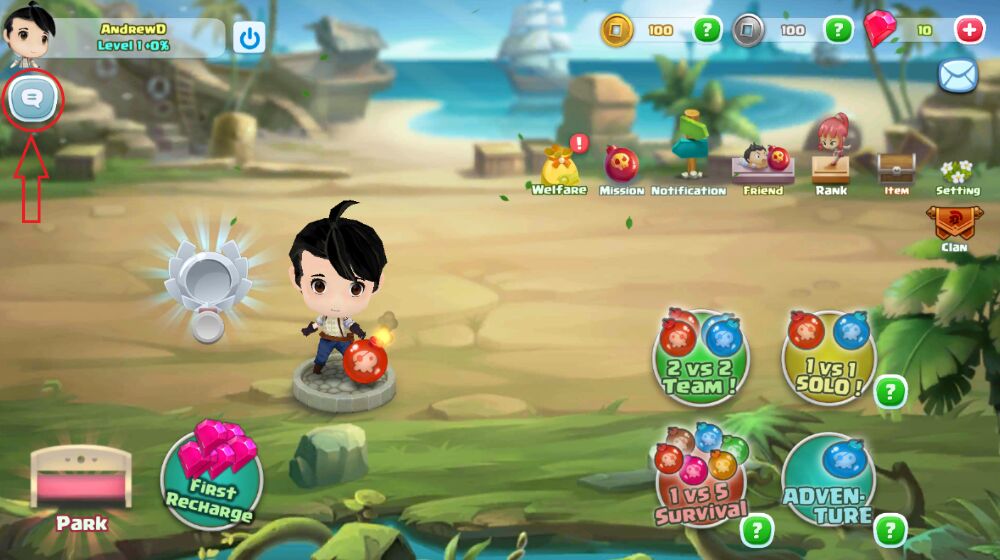View the Notification board
The width and height of the screenshot is (1000, 560).
[689, 160]
